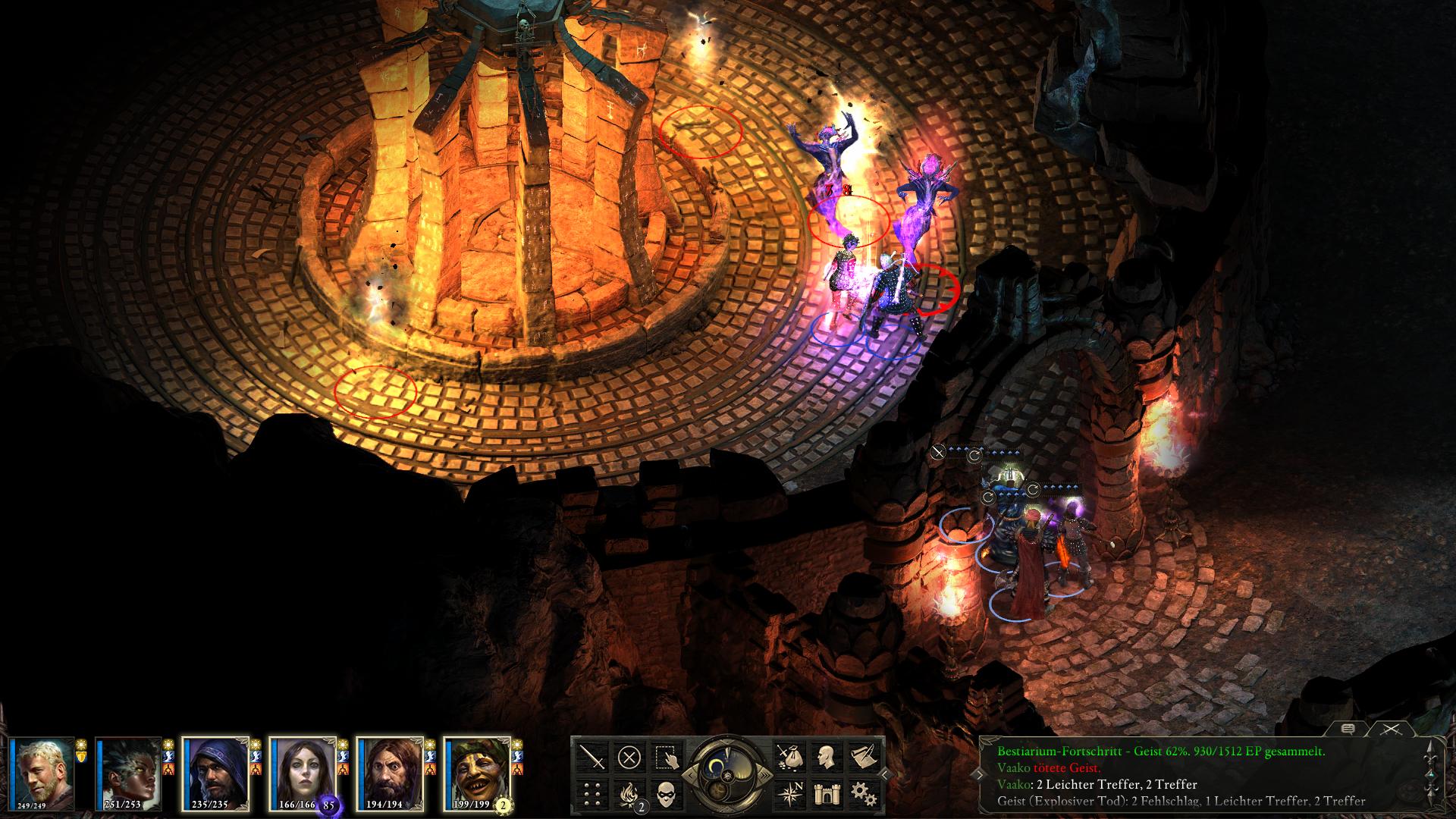1456x819 pixels.
Task: Switch to the dialogue log speech-bubble tab
Action: point(1348,729)
